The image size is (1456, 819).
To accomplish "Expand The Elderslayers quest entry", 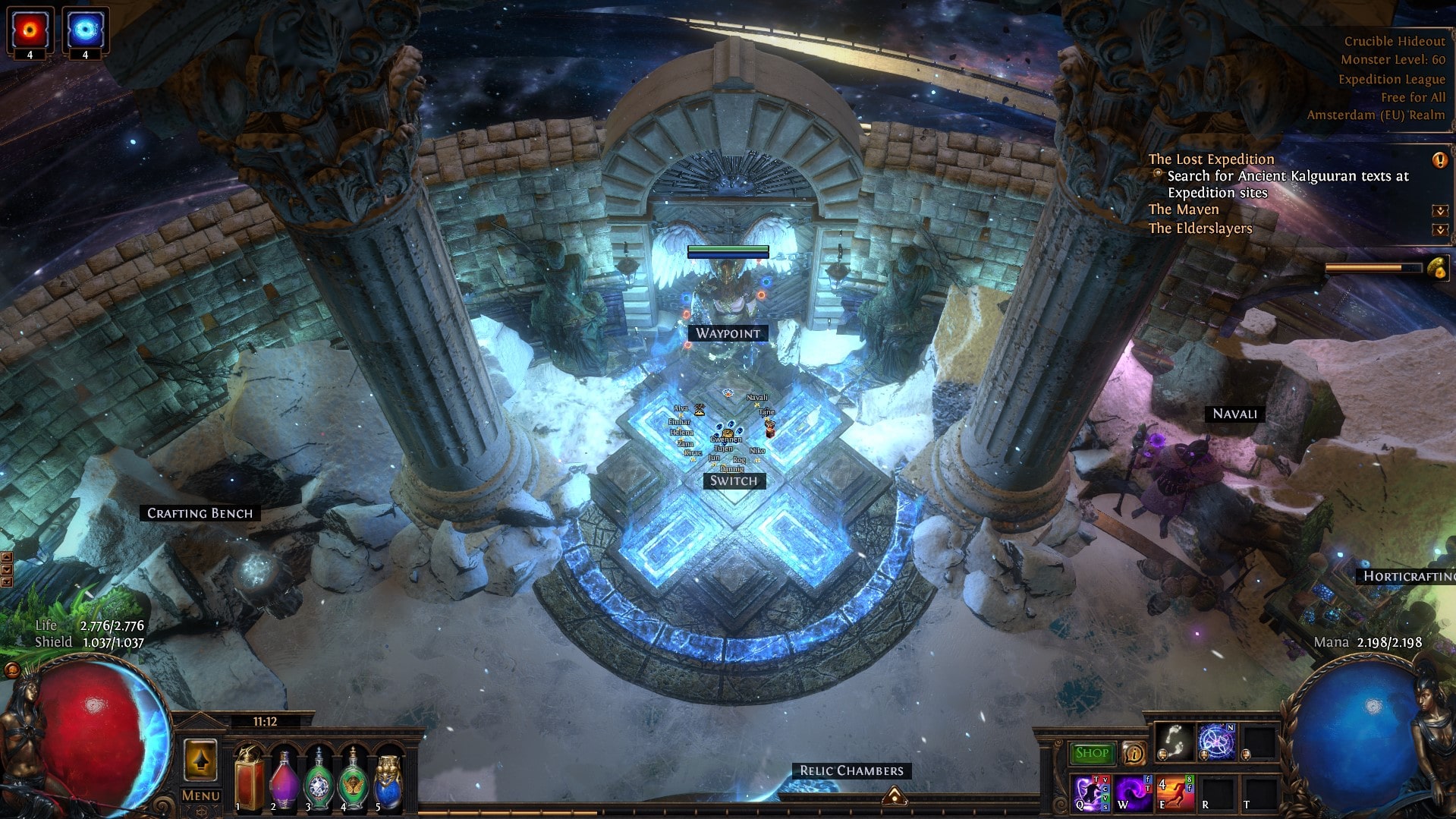I will coord(1439,228).
